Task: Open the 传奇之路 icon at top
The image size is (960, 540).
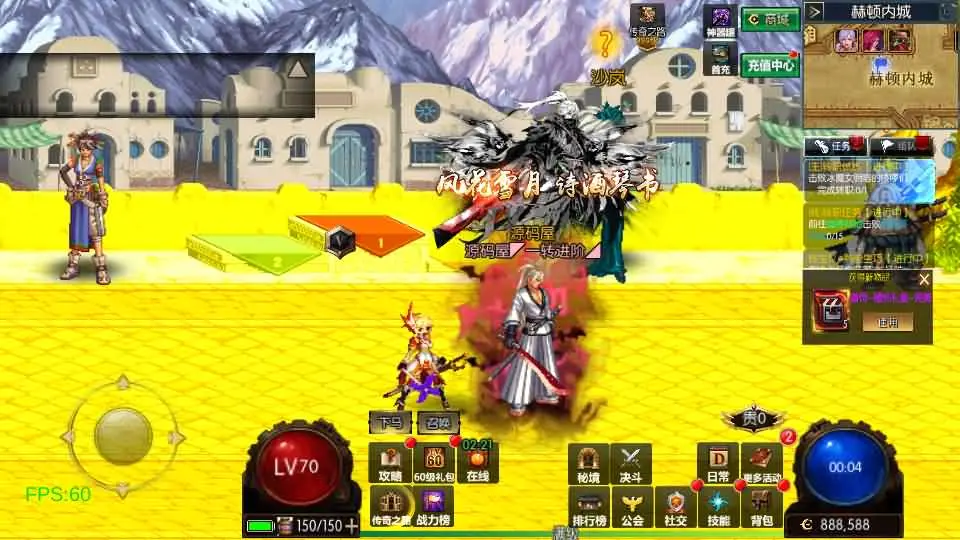Action: 647,22
